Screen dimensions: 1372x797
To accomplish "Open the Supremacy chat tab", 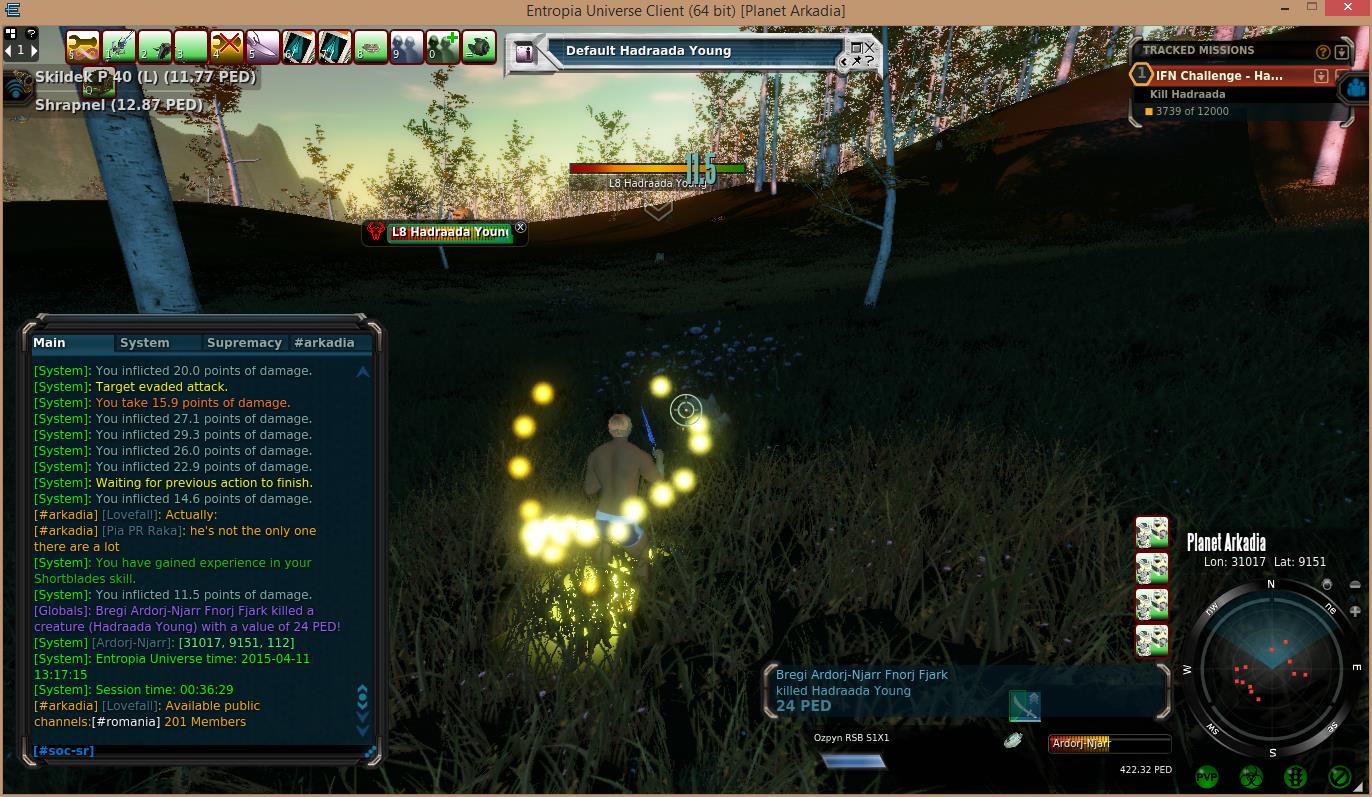I will (244, 343).
